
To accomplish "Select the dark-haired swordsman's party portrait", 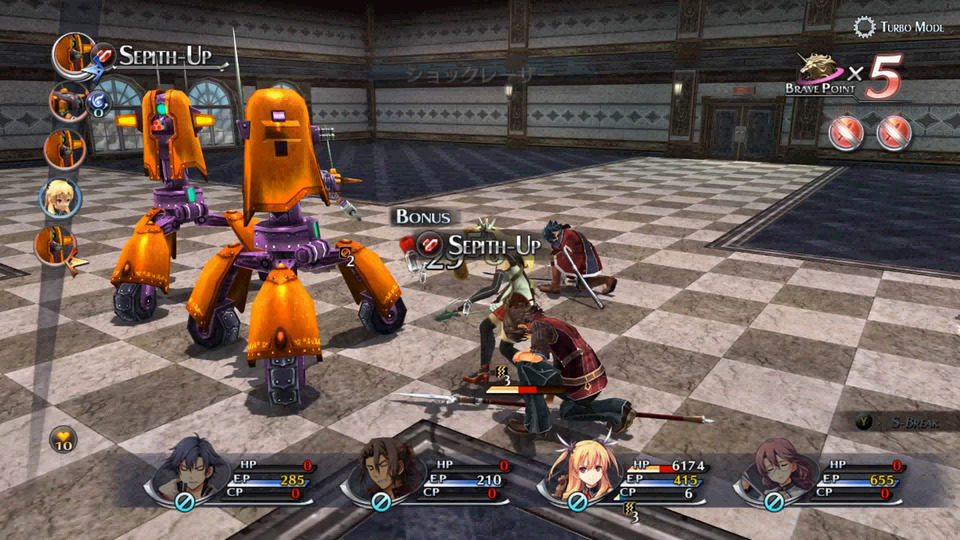I will (190, 468).
